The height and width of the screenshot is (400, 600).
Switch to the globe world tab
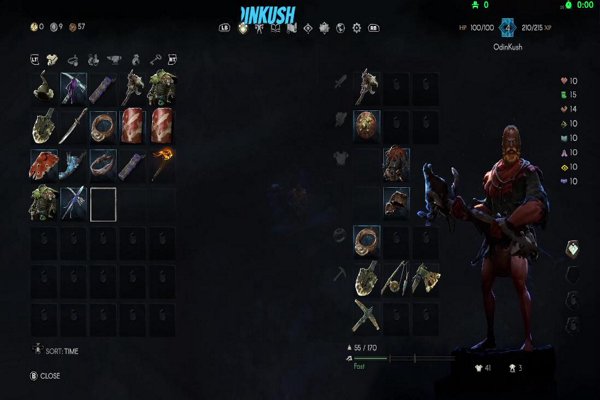tap(340, 27)
